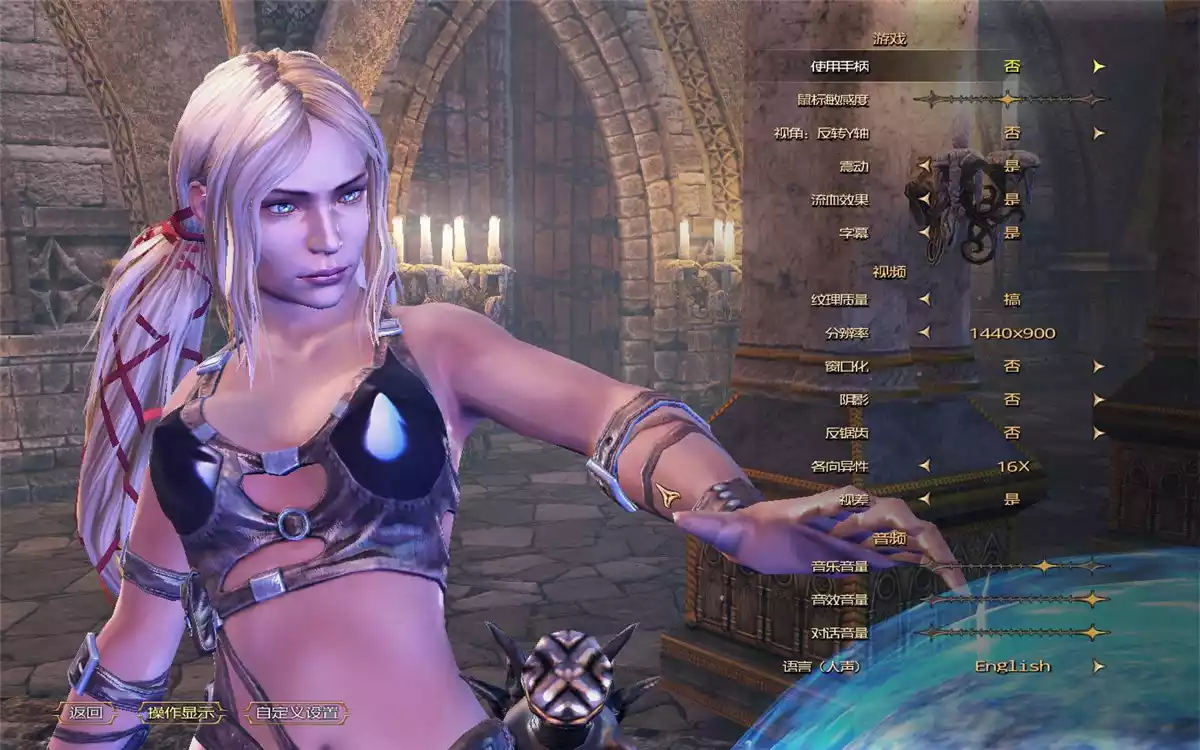Viewport: 1200px width, 750px height.
Task: Adjust the 鼠标敏感度 mouse sensitivity slider
Action: point(1009,99)
